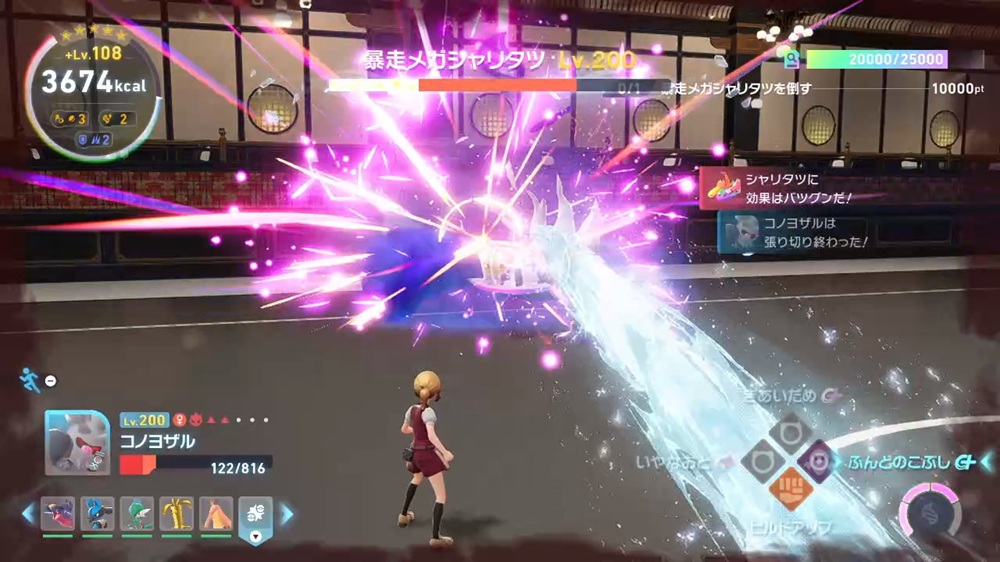Click the right arrow beside party slots

click(x=287, y=514)
